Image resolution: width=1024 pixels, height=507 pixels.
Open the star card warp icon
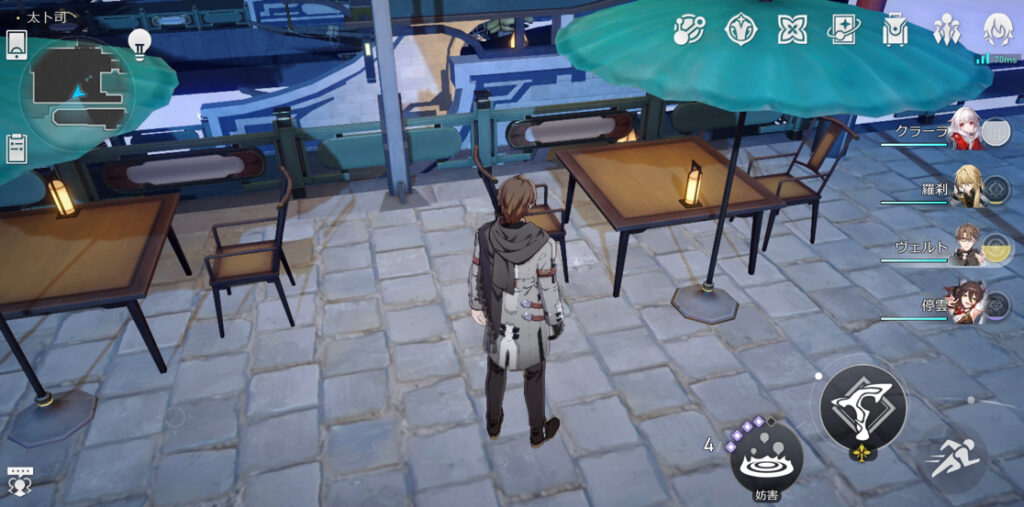point(843,30)
